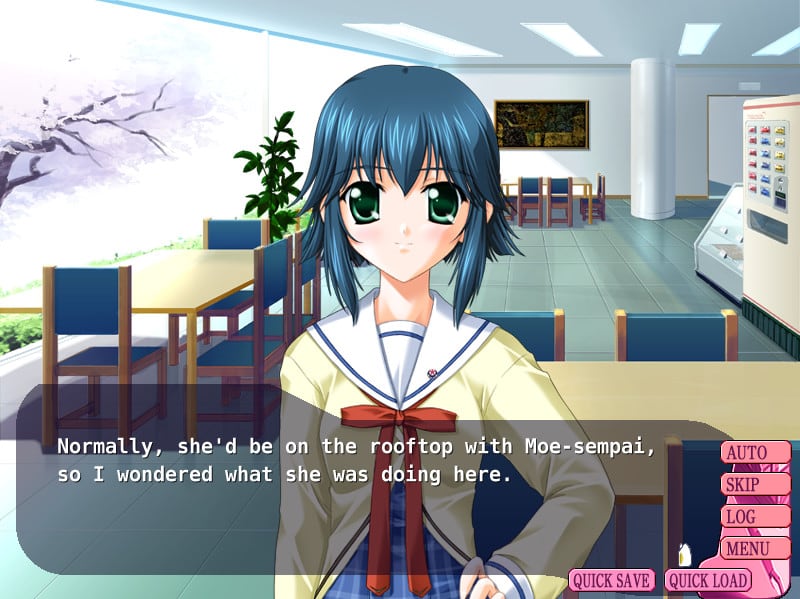This screenshot has height=599, width=800.
Task: Open the MENU button
Action: tap(754, 548)
